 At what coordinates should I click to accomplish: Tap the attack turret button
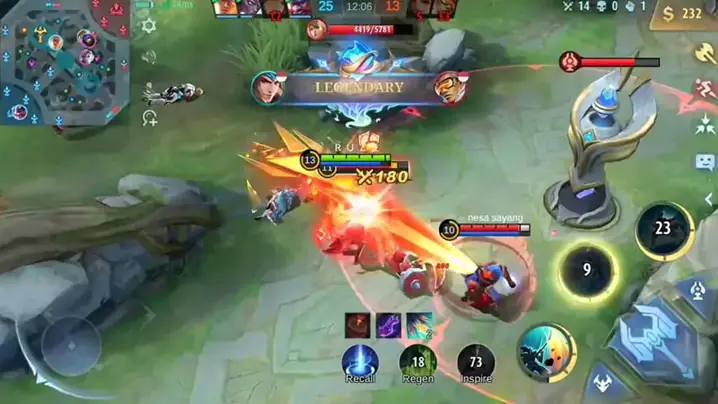tap(697, 291)
